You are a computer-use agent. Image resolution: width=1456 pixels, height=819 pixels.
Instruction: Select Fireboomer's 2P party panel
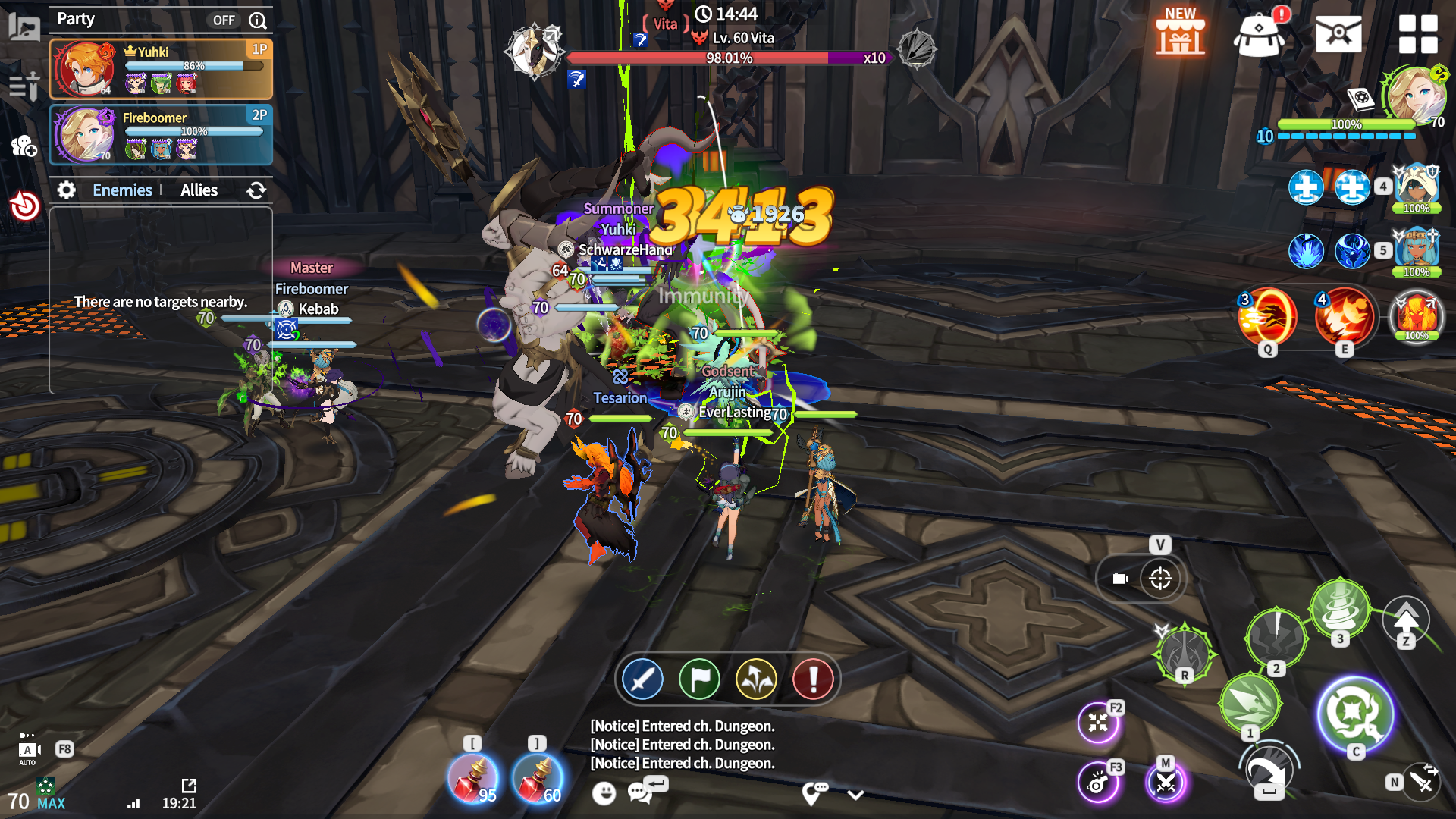coord(161,135)
